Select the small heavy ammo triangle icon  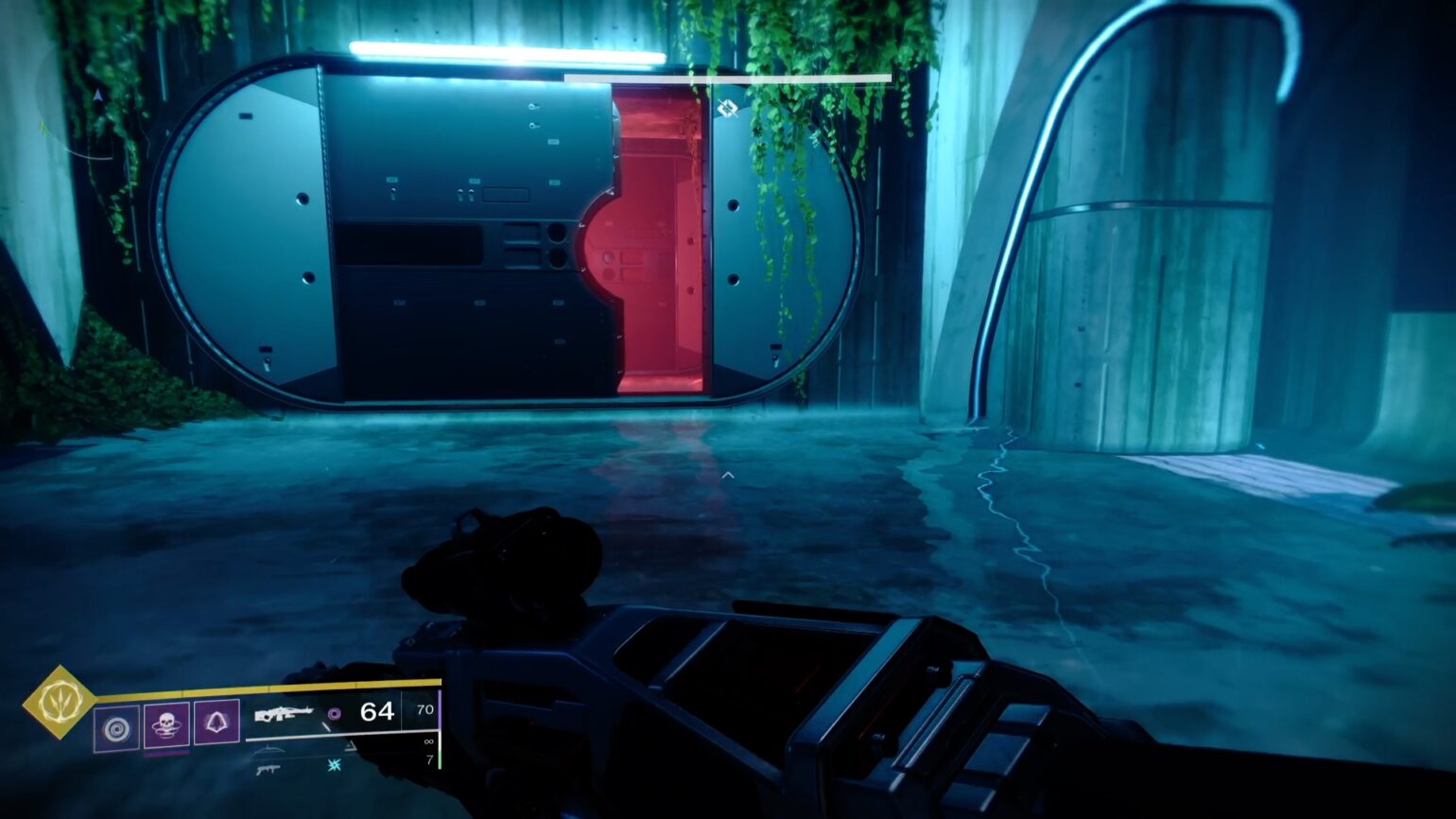pos(351,746)
